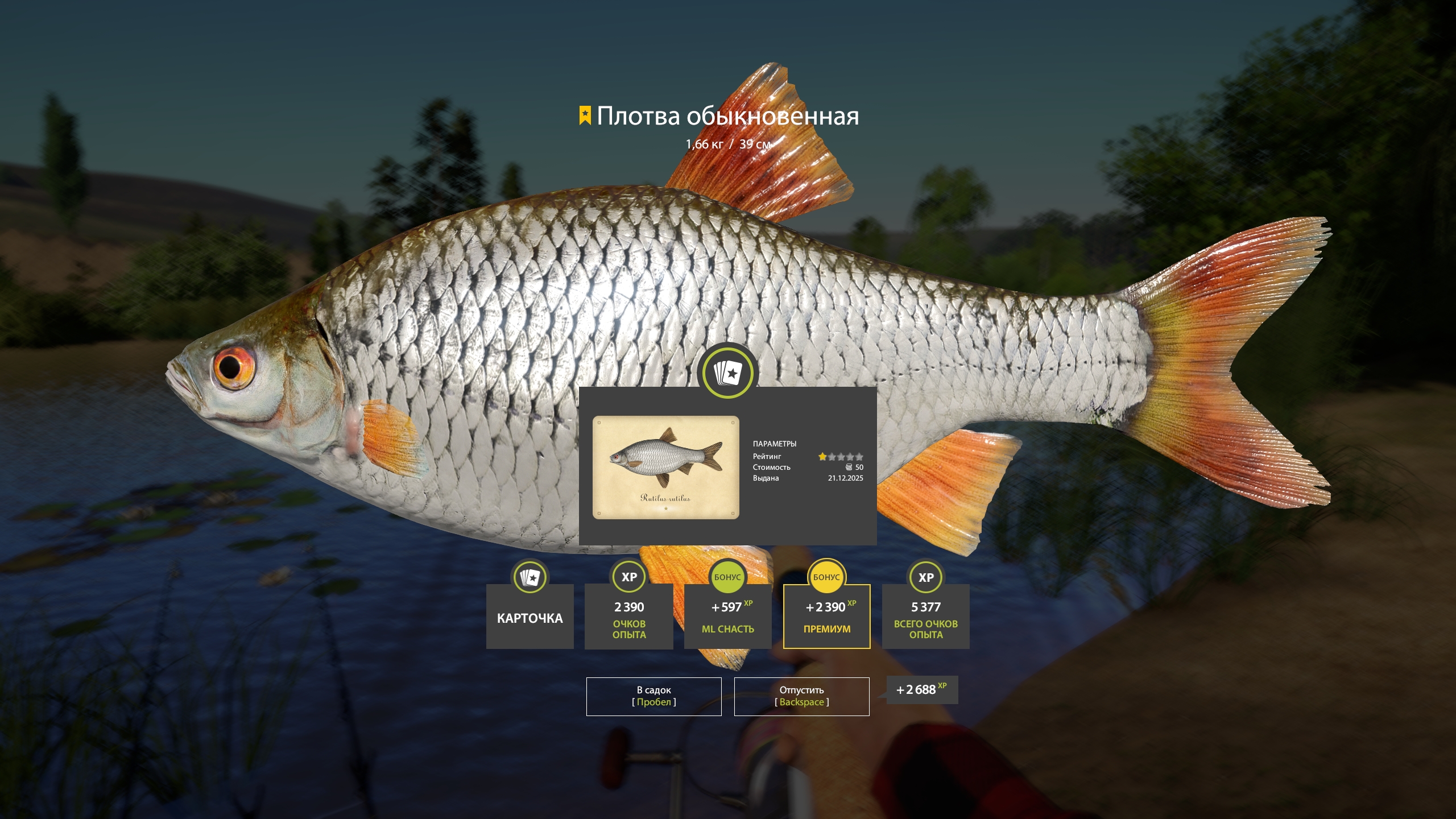Release the roach with the Отпустить button
1456x819 pixels.
tap(802, 696)
